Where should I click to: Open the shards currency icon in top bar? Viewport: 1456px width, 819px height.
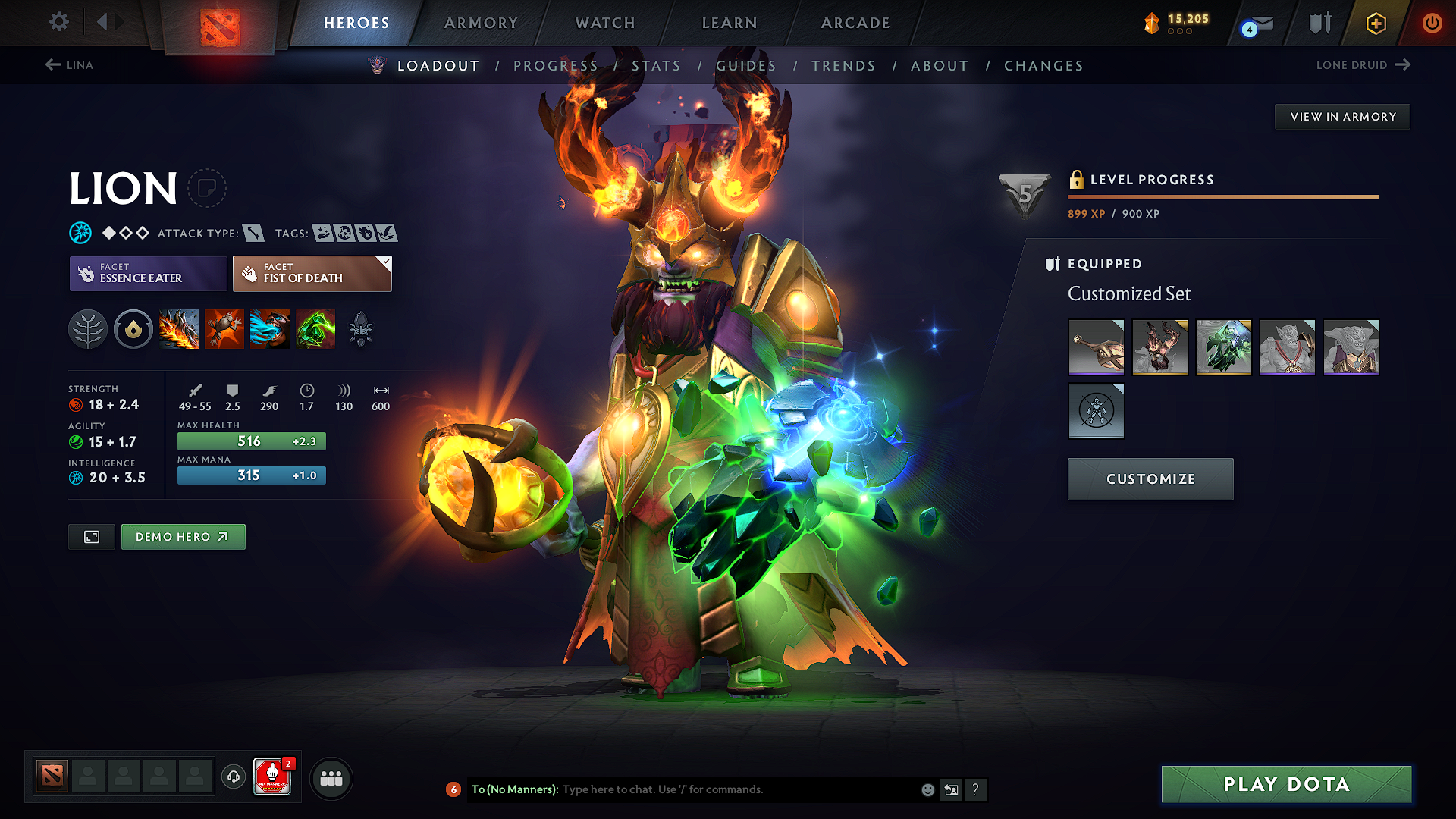(x=1152, y=24)
